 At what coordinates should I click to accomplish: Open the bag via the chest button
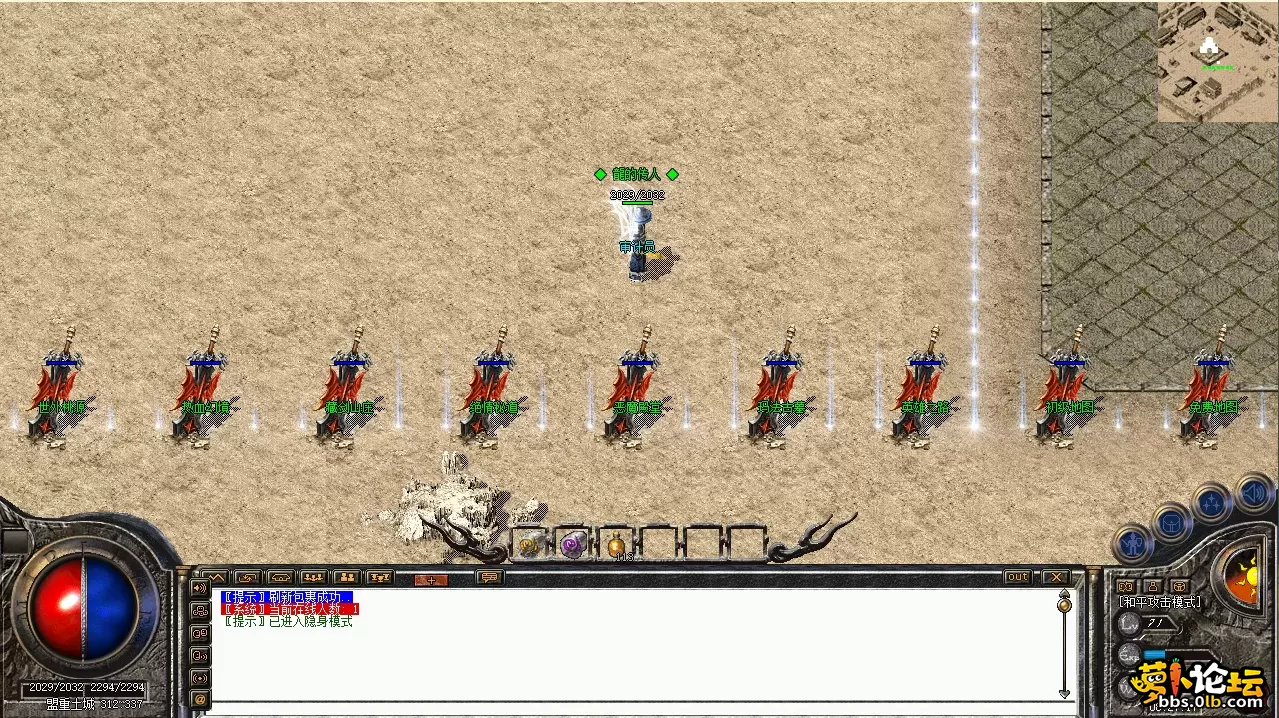[1172, 523]
